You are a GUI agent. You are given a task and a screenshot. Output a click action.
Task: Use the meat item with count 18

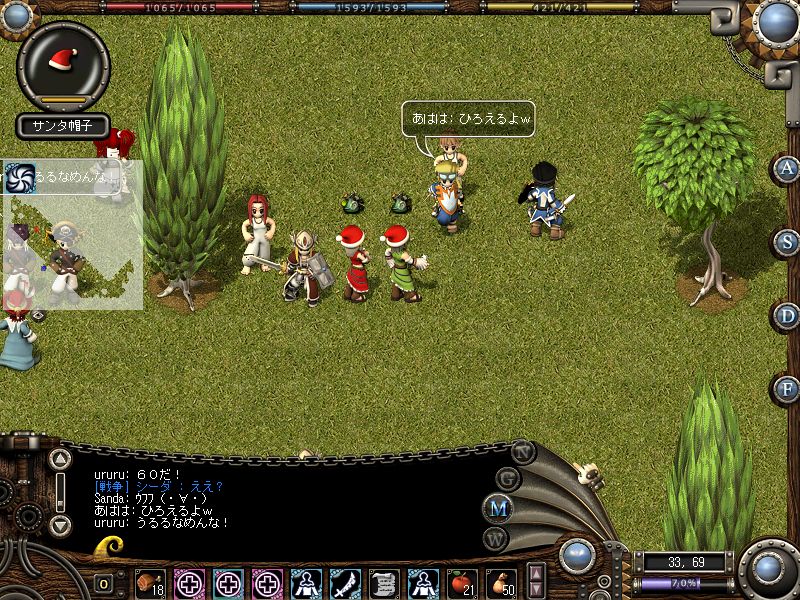tap(150, 583)
